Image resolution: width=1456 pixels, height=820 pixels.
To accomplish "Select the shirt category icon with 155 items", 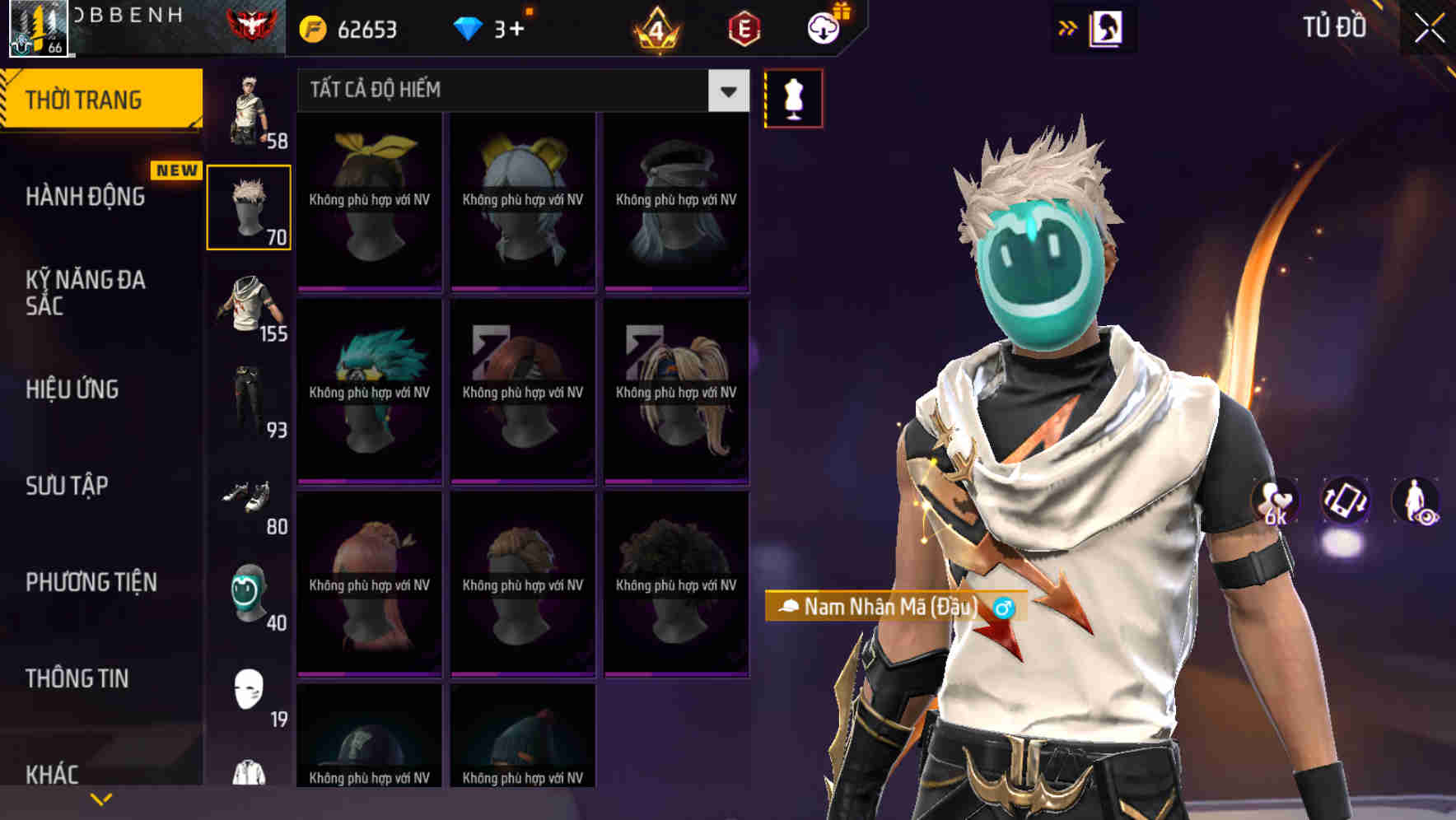I will pyautogui.click(x=250, y=309).
